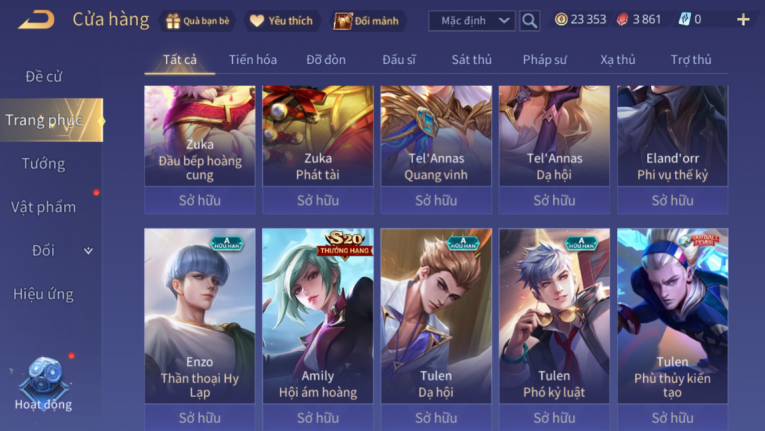765x431 pixels.
Task: Open the Vật phẩm items section
Action: tap(44, 207)
